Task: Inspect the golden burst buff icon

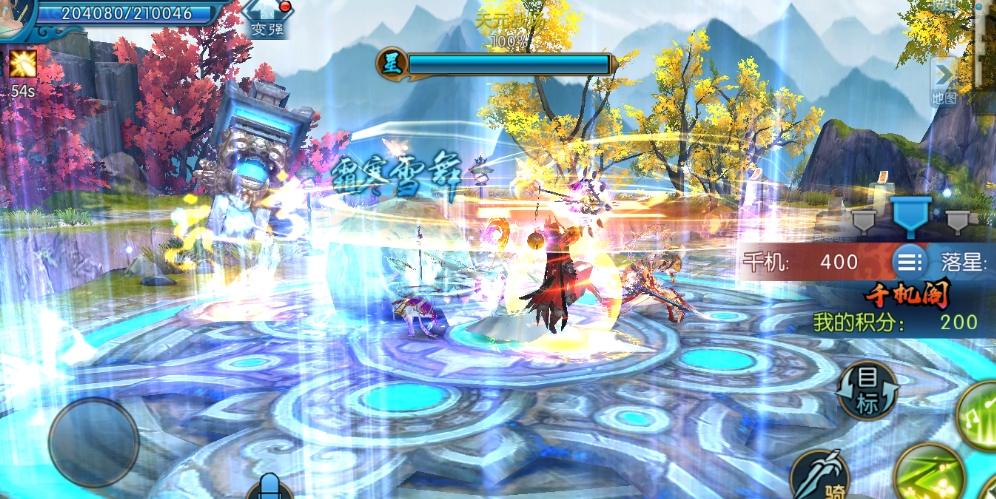Action: click(x=21, y=64)
